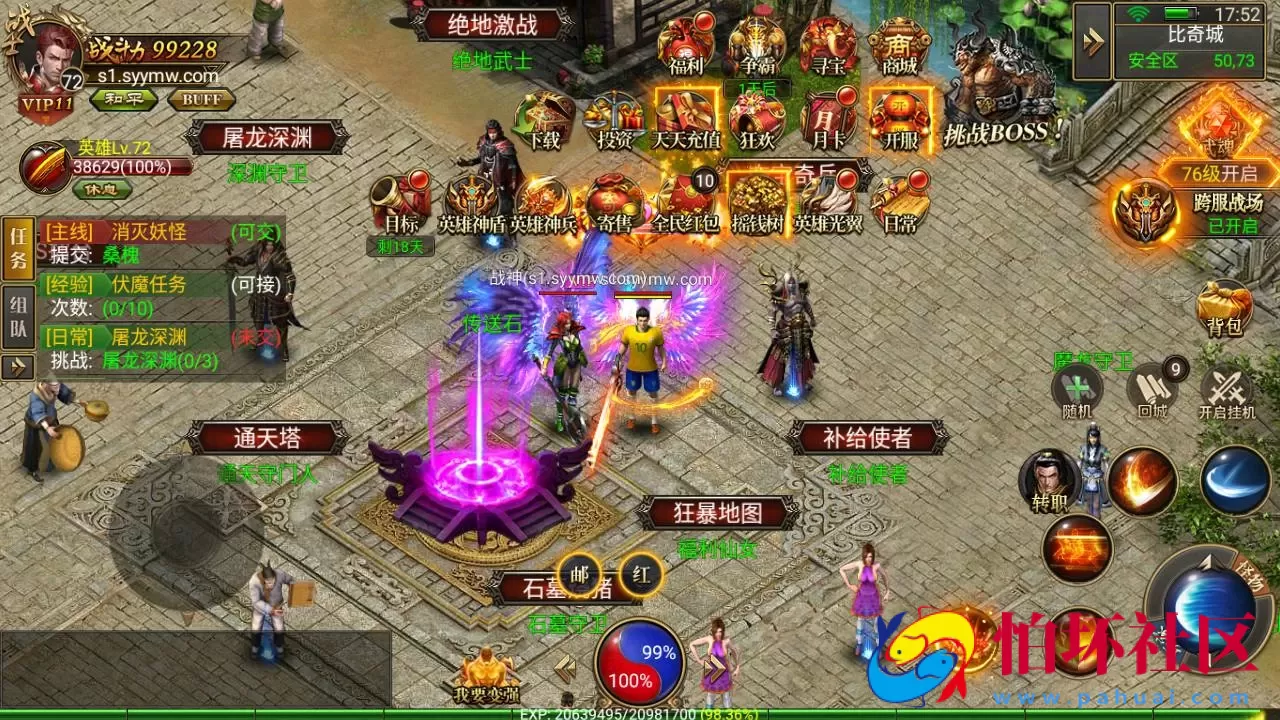1280x720 pixels.
Task: Click the EXP progress bar at bottom
Action: coord(640,713)
